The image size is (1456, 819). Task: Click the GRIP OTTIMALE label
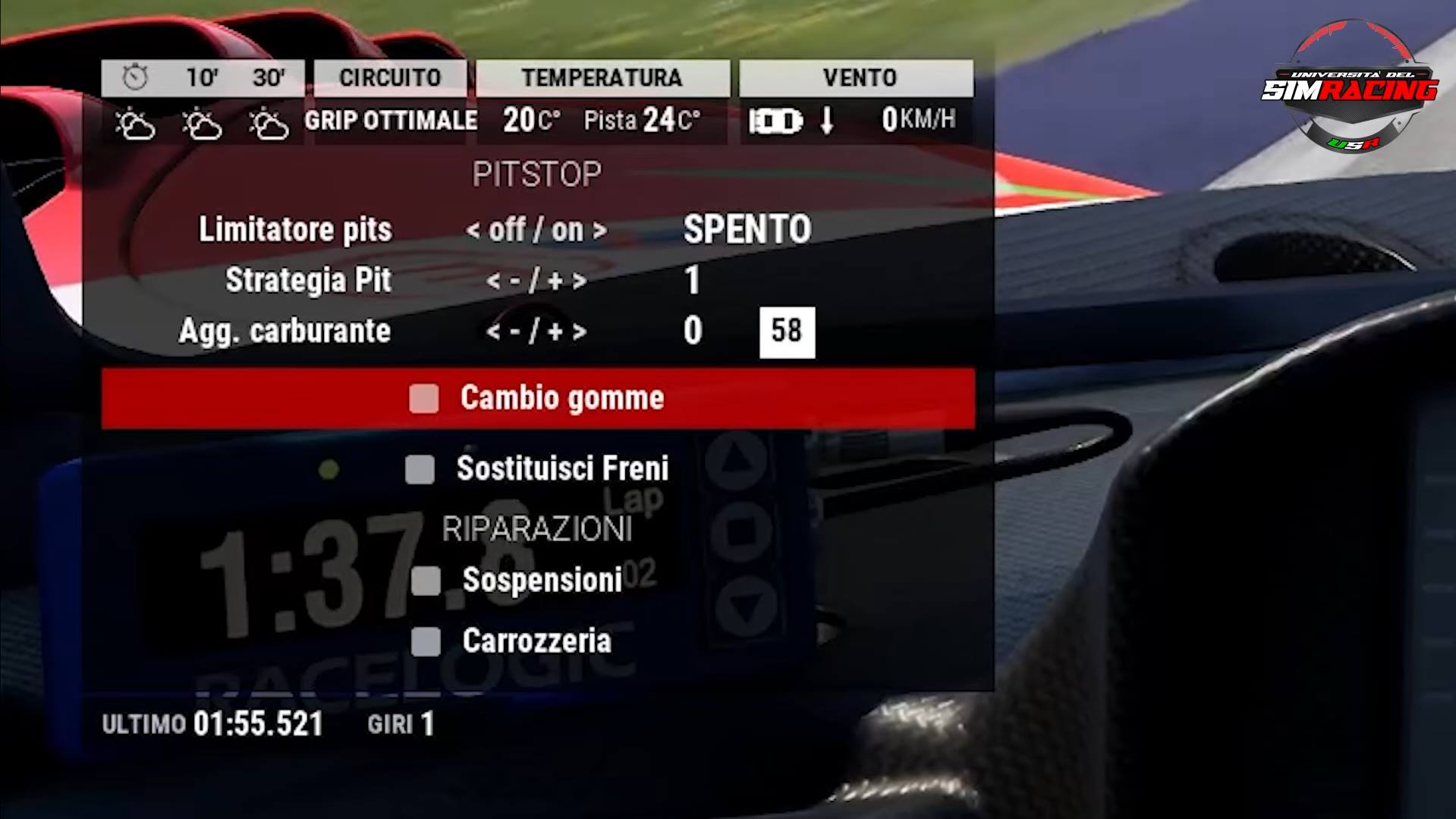390,120
